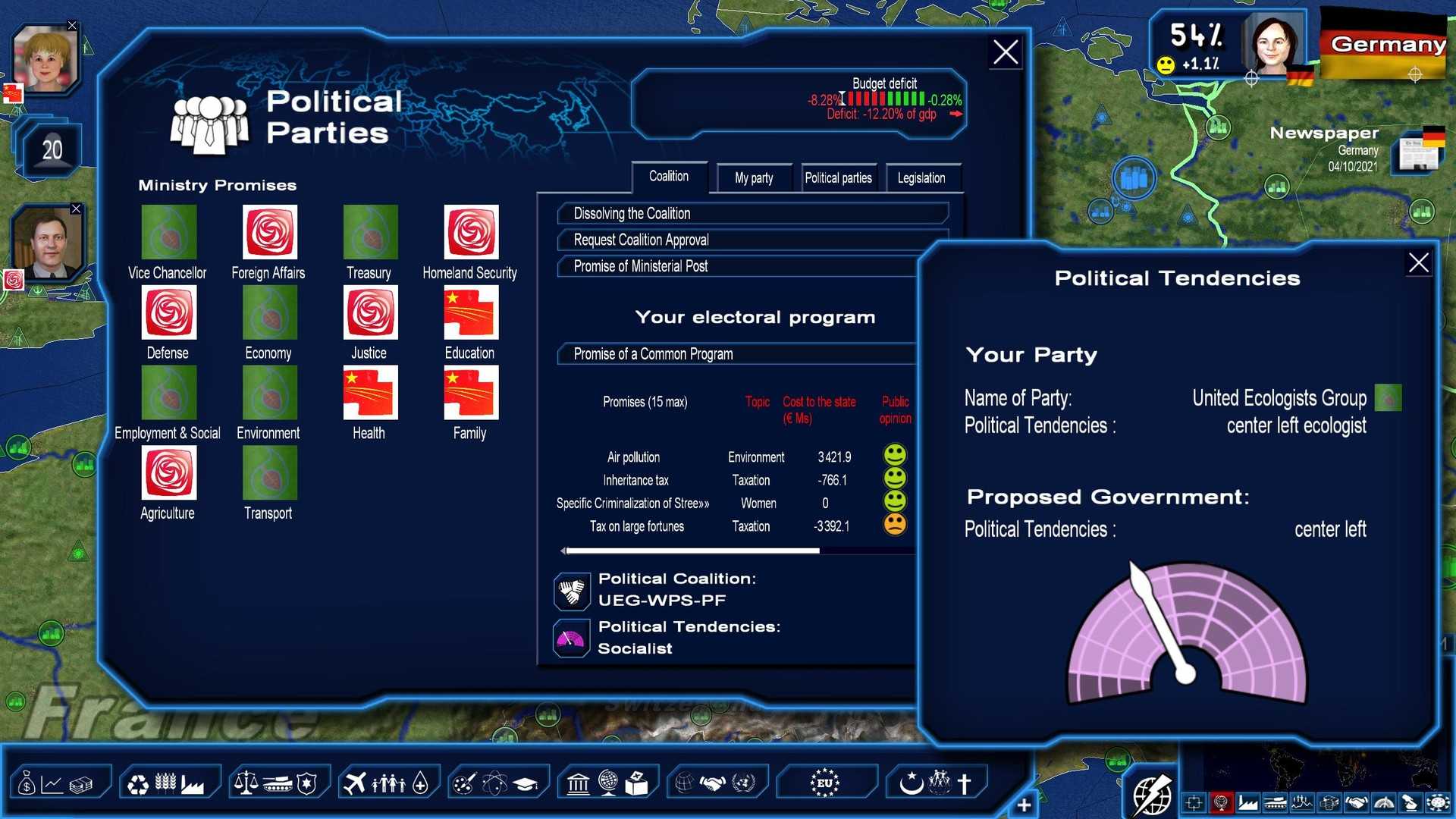Screen dimensions: 1456x819
Task: Click the diplomacy handshake icon
Action: 713,781
